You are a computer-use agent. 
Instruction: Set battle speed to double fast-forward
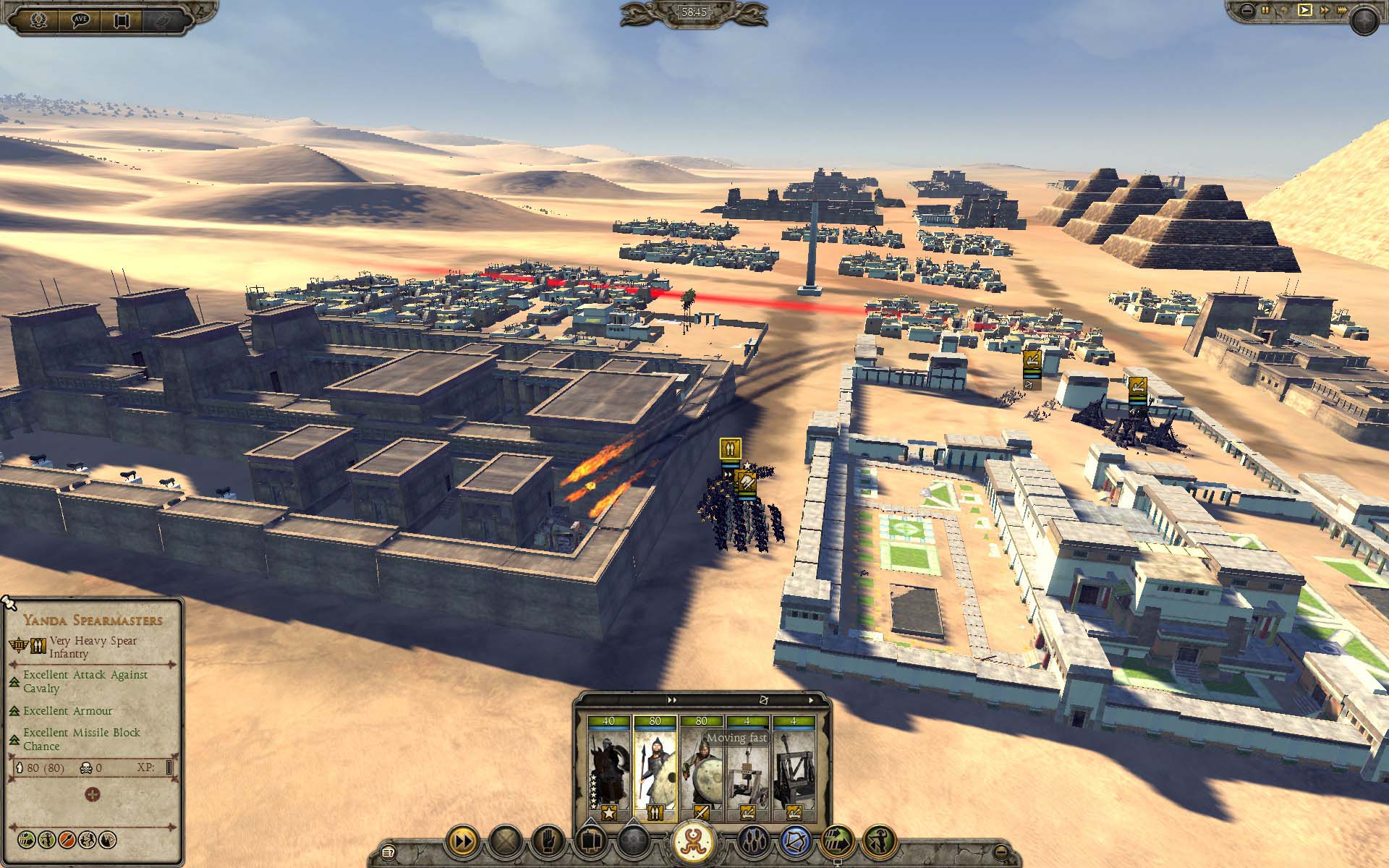[x=1324, y=10]
